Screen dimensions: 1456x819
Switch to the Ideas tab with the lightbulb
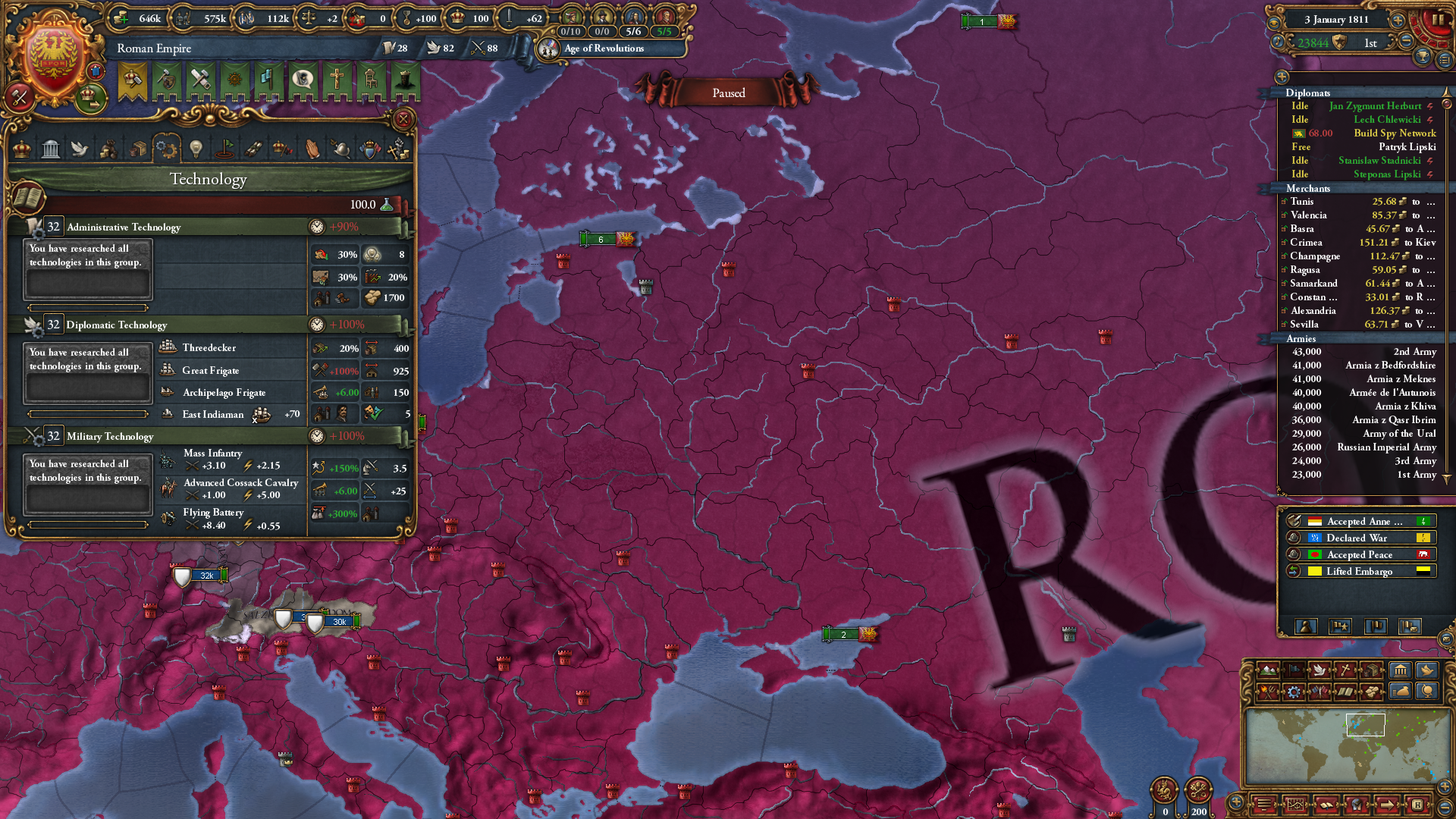click(196, 149)
